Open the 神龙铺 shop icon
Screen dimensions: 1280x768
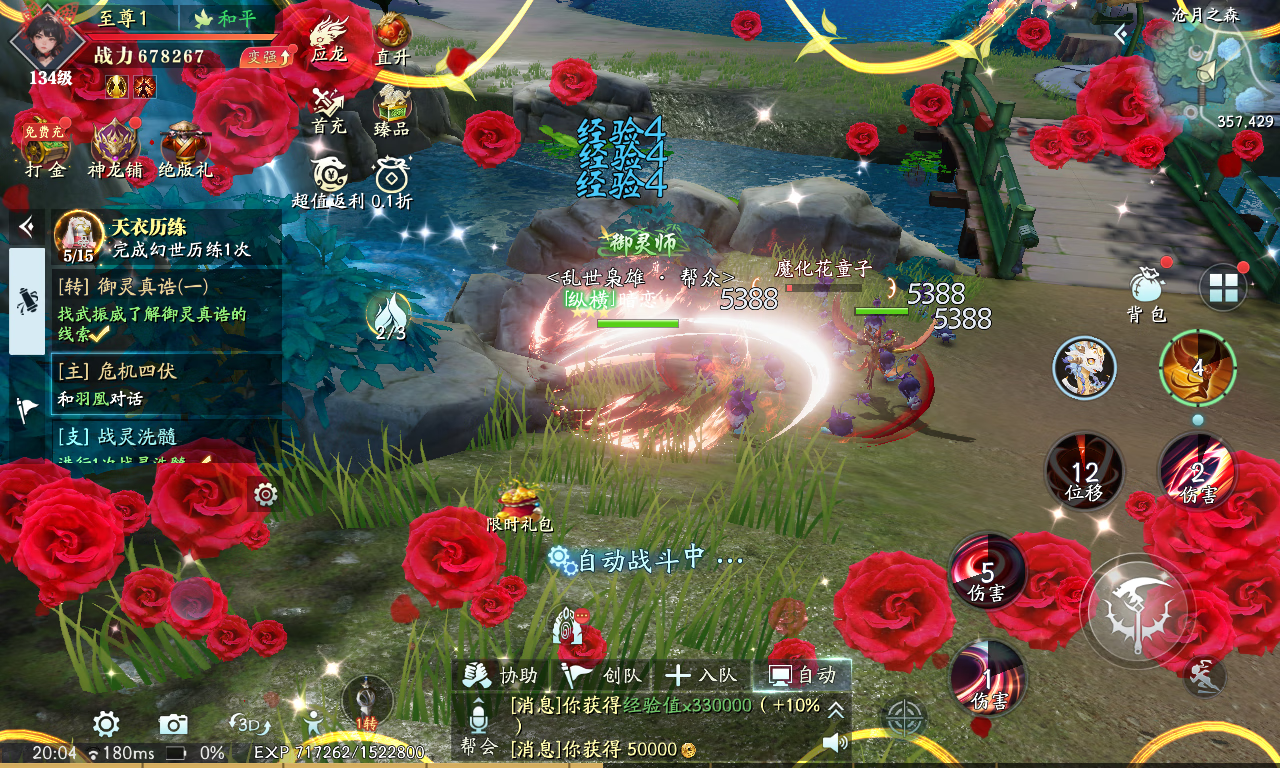(115, 148)
